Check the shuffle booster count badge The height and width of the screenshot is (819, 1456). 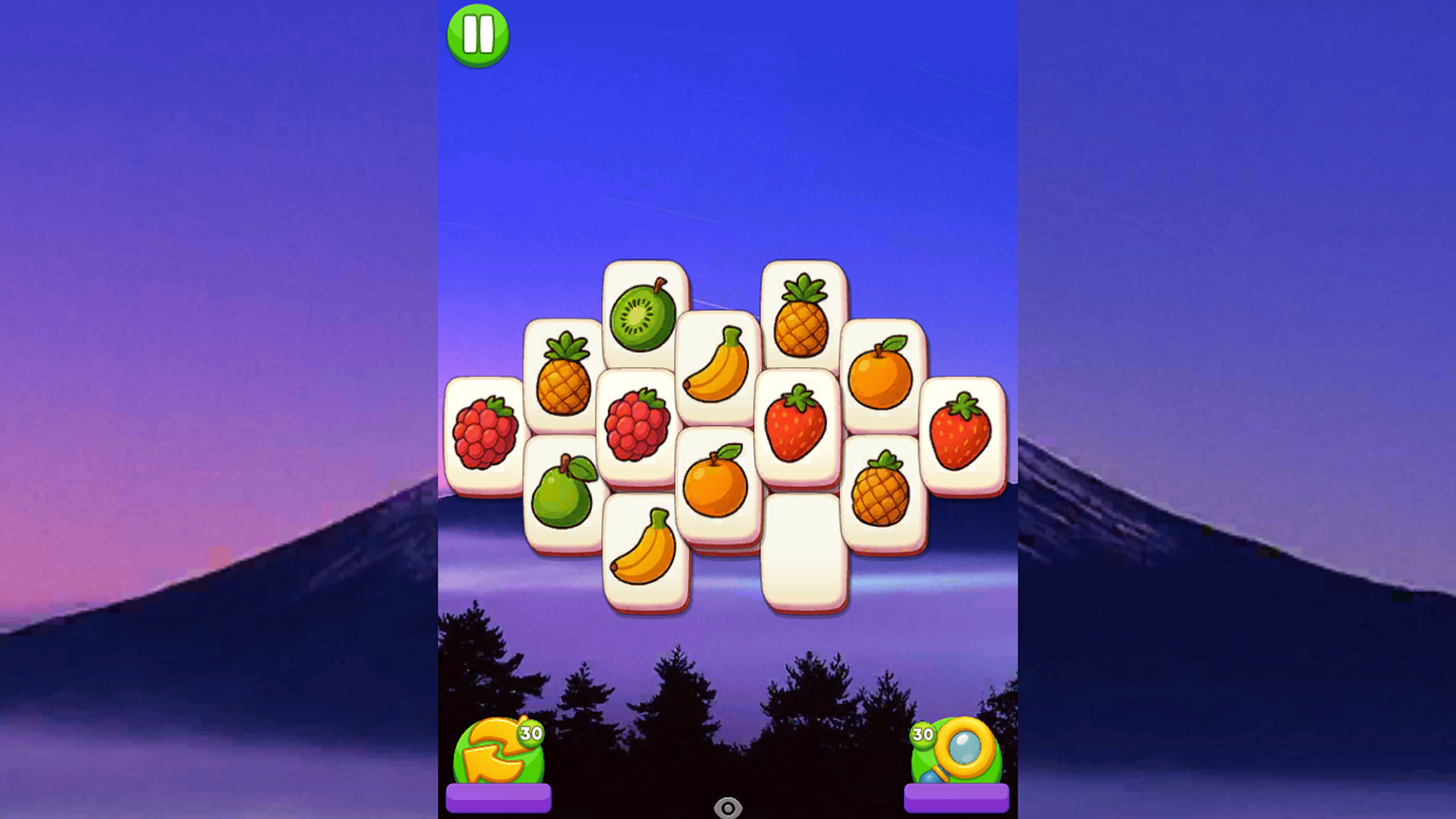click(531, 734)
